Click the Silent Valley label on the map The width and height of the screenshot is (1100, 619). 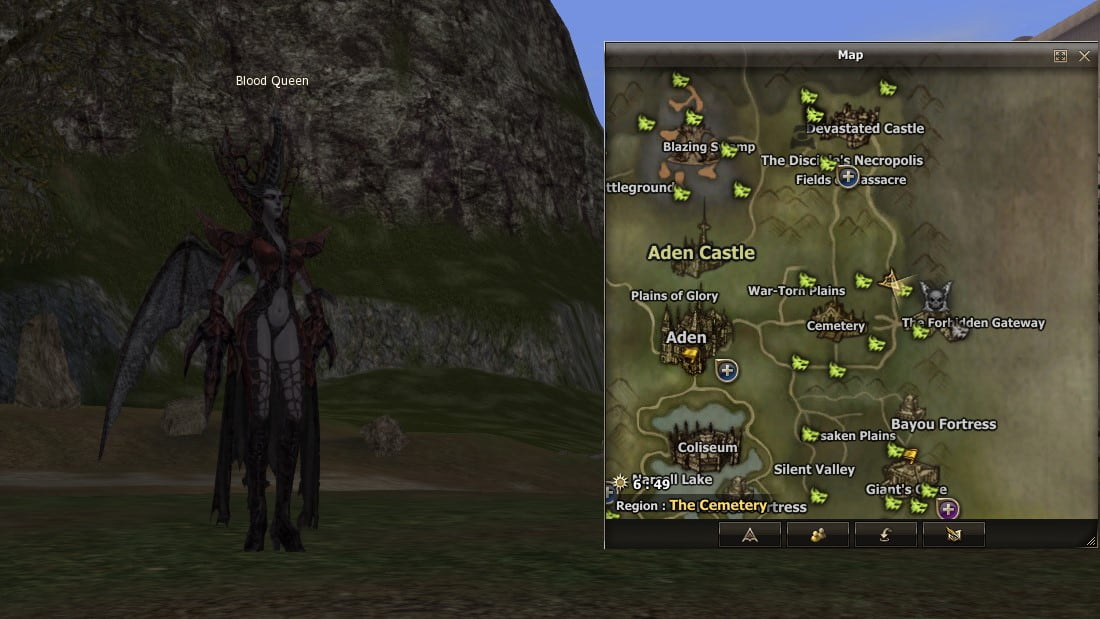(814, 470)
